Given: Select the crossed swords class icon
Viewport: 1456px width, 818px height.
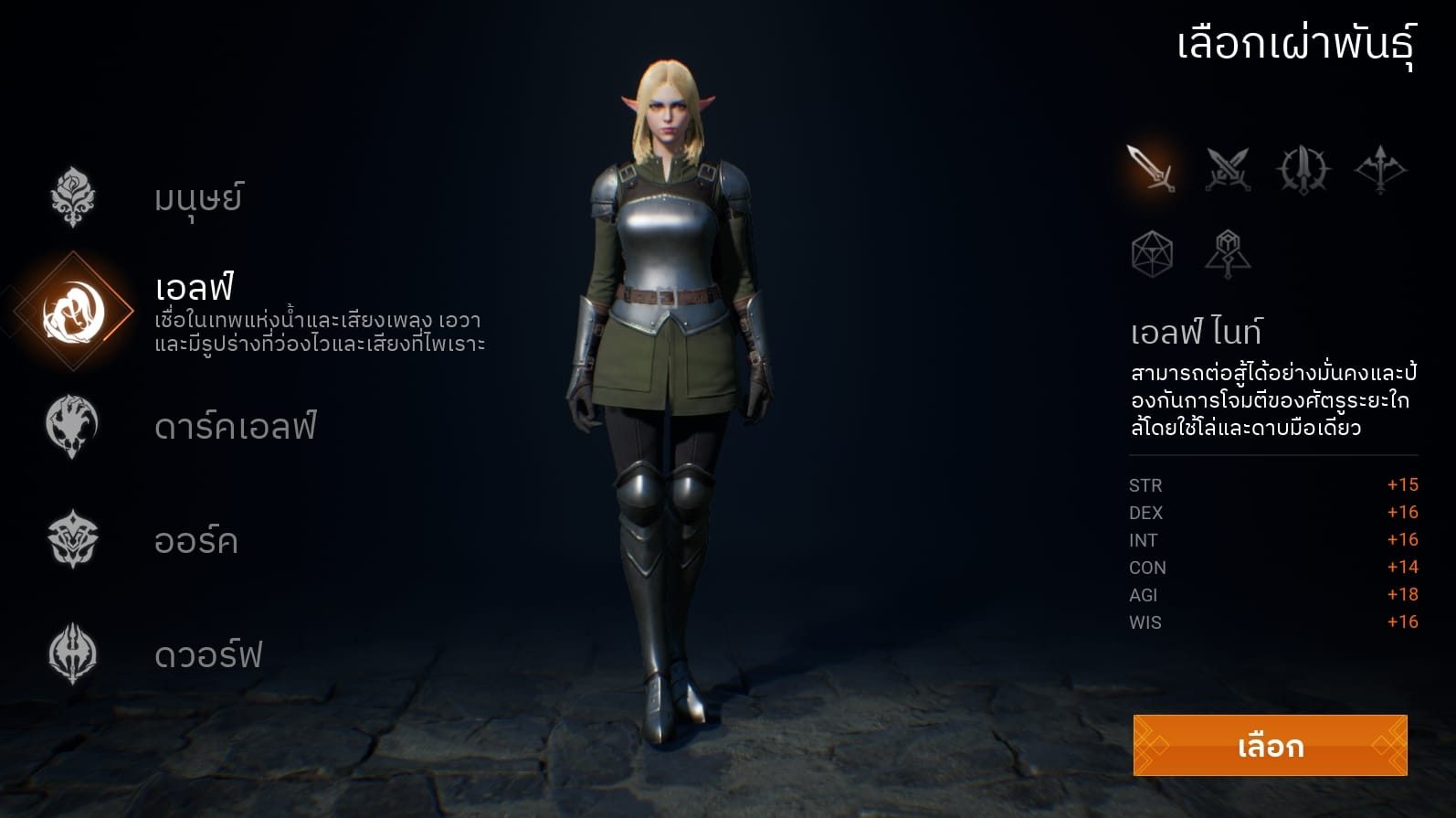Looking at the screenshot, I should pos(1228,169).
